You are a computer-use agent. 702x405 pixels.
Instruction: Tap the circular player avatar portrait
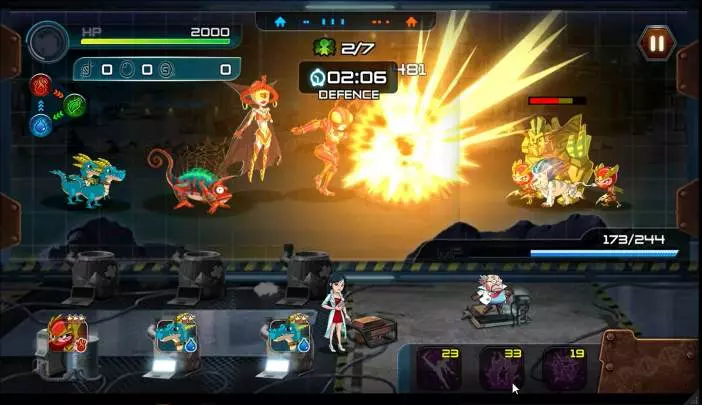point(47,43)
